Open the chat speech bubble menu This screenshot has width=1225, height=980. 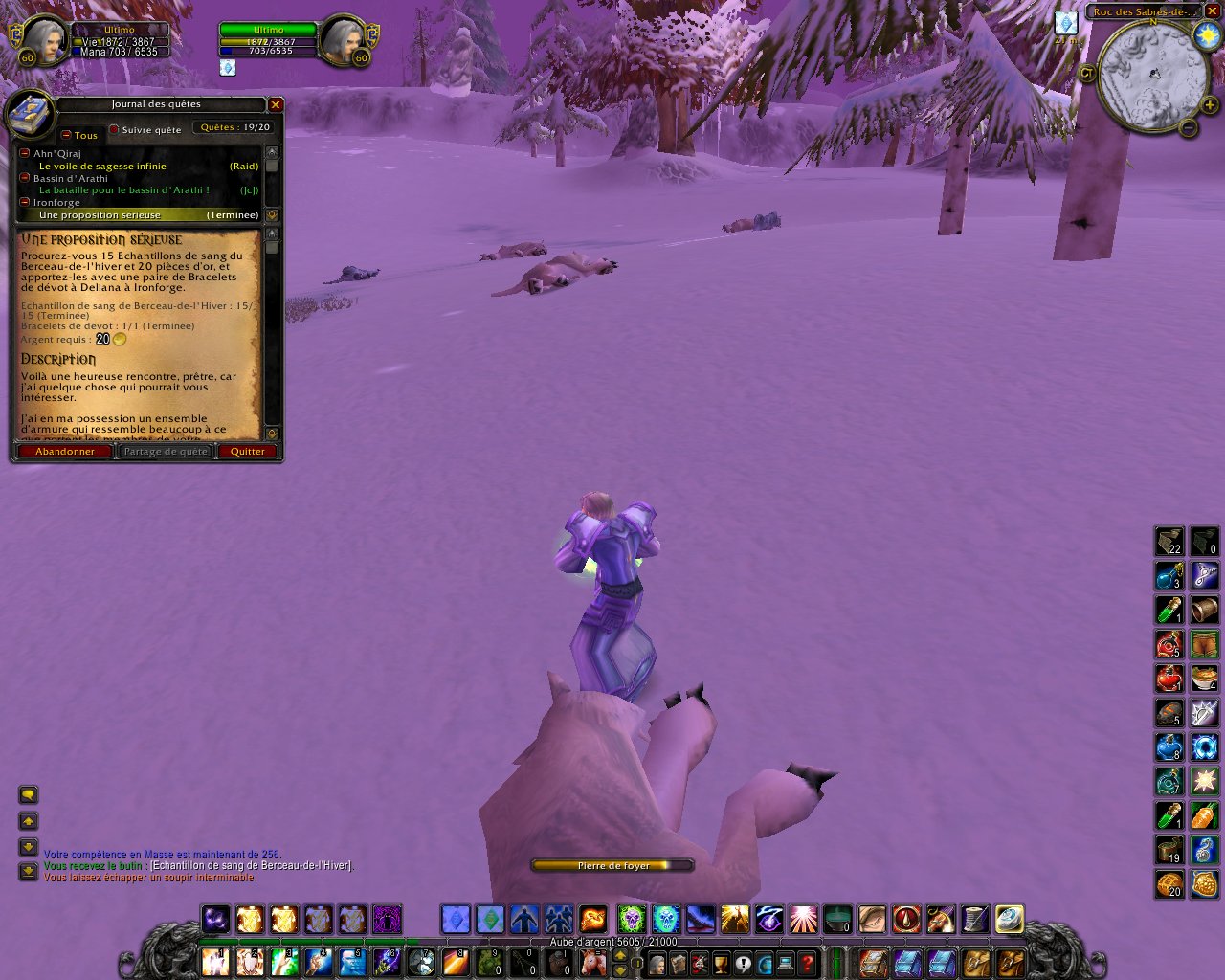28,794
